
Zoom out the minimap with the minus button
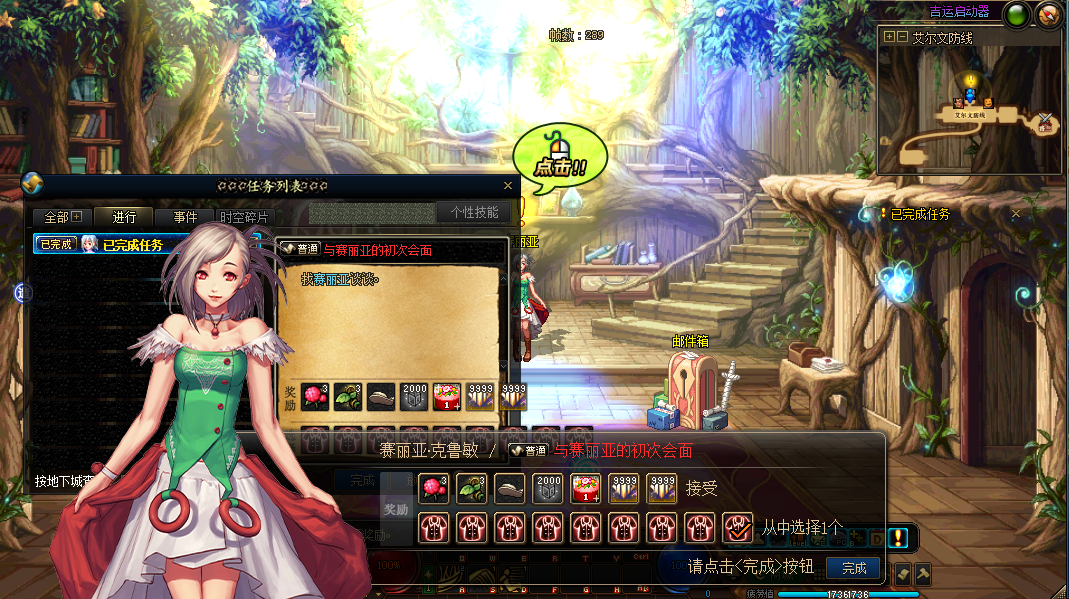[903, 37]
